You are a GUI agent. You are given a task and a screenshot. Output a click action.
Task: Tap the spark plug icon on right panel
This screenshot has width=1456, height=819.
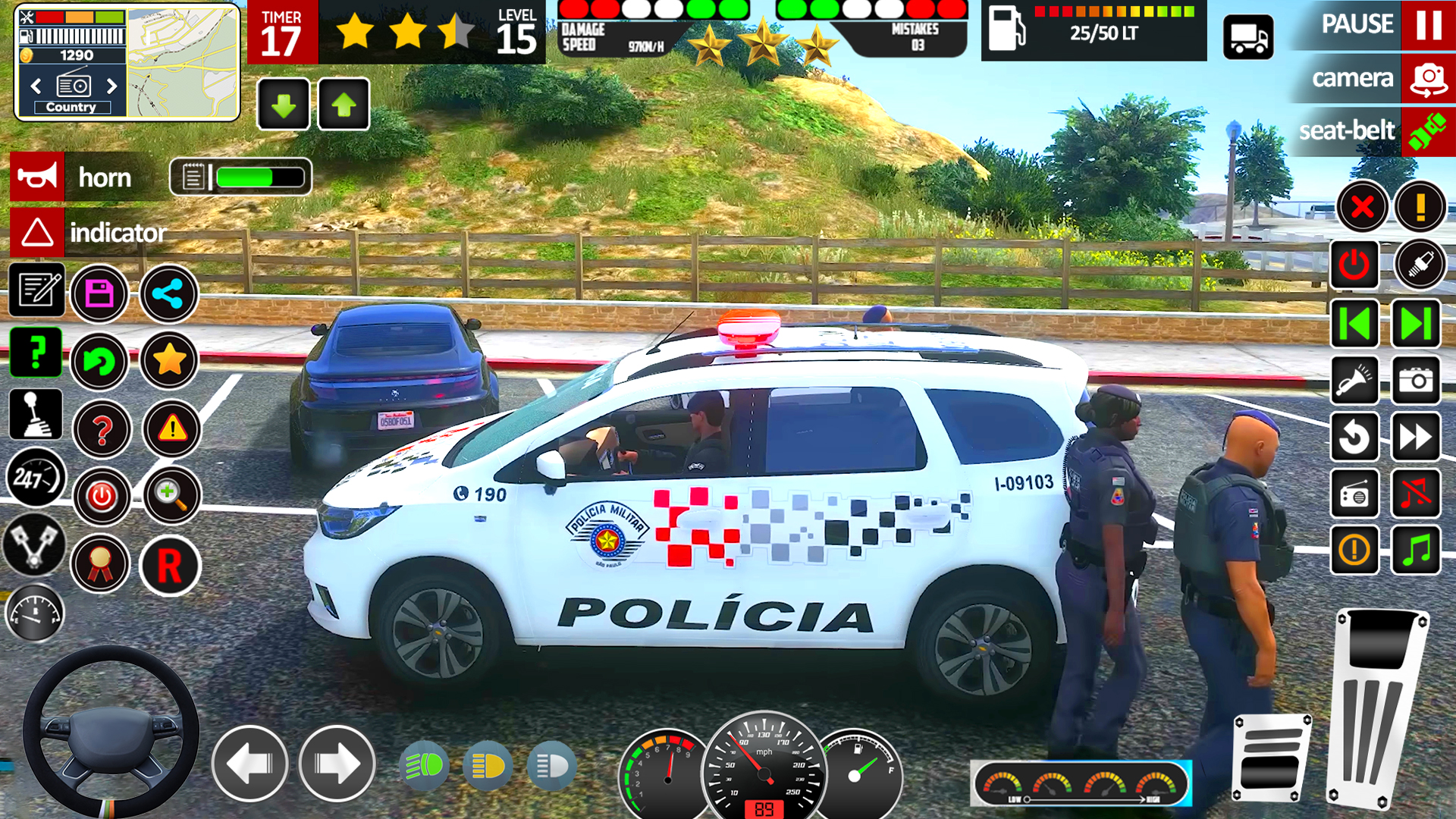(x=1420, y=265)
